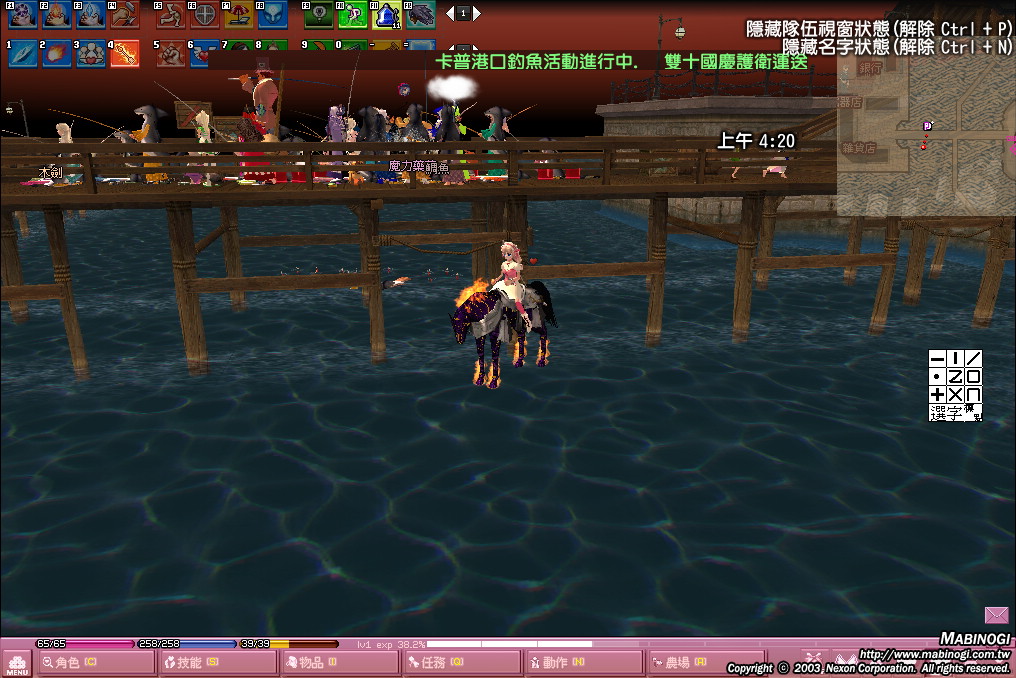Image resolution: width=1016 pixels, height=678 pixels.
Task: Switch hotbar page with the left arrow
Action: [450, 14]
